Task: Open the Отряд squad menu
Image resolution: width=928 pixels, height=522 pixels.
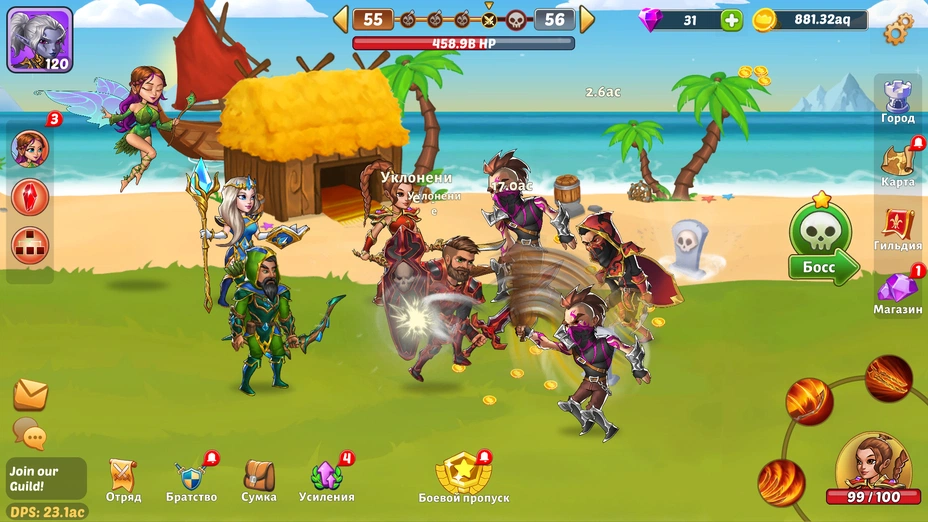Action: [123, 480]
